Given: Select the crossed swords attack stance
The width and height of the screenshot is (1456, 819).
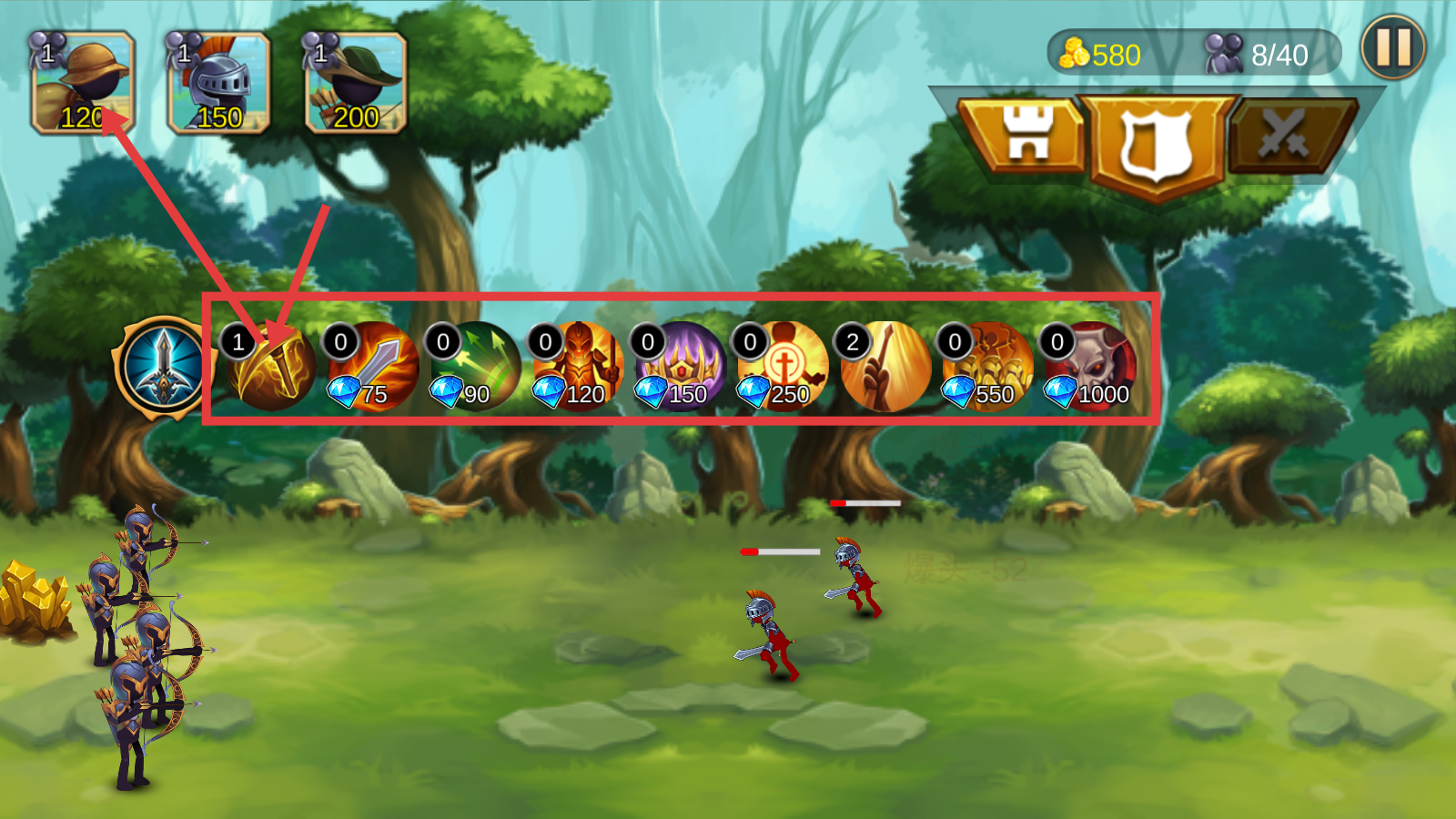Looking at the screenshot, I should [x=1285, y=136].
